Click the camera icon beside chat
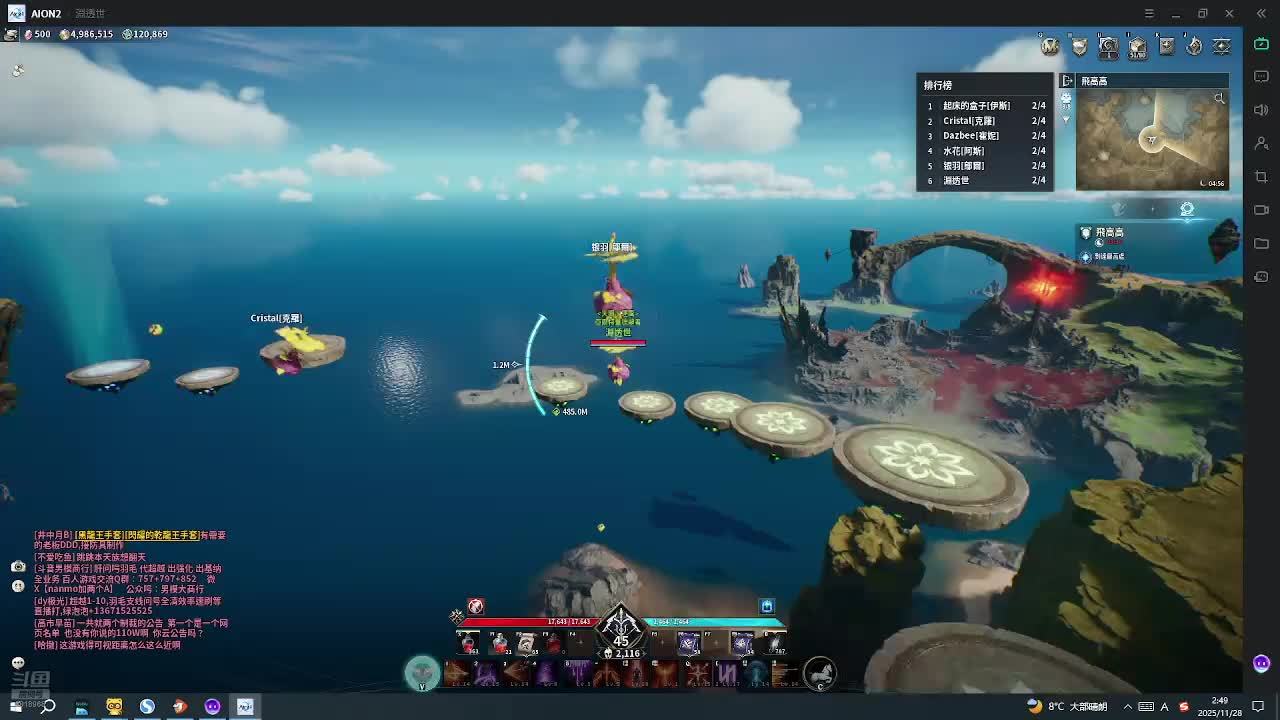Viewport: 1280px width, 720px height. tap(18, 566)
